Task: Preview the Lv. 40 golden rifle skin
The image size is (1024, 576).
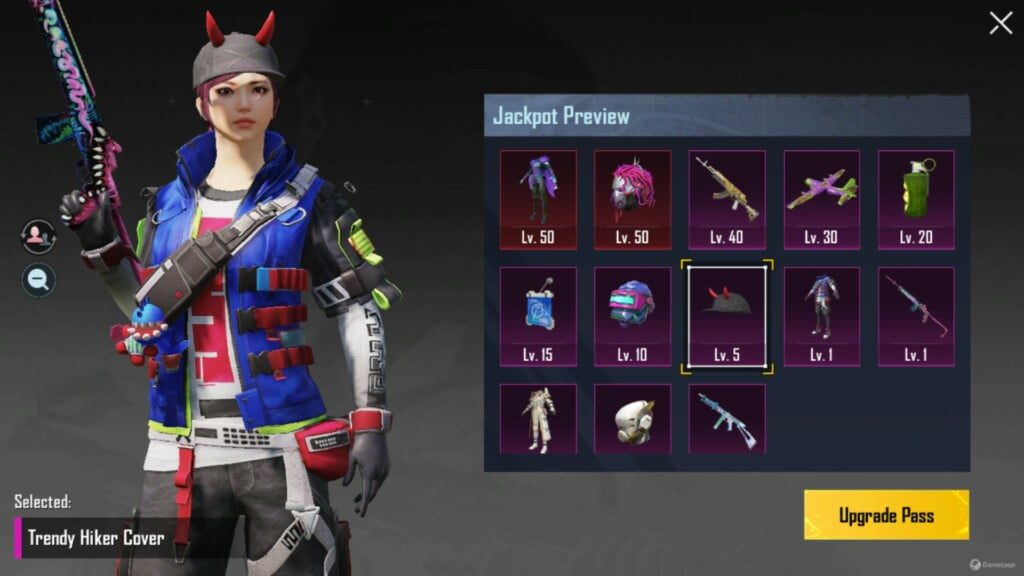Action: [x=727, y=199]
